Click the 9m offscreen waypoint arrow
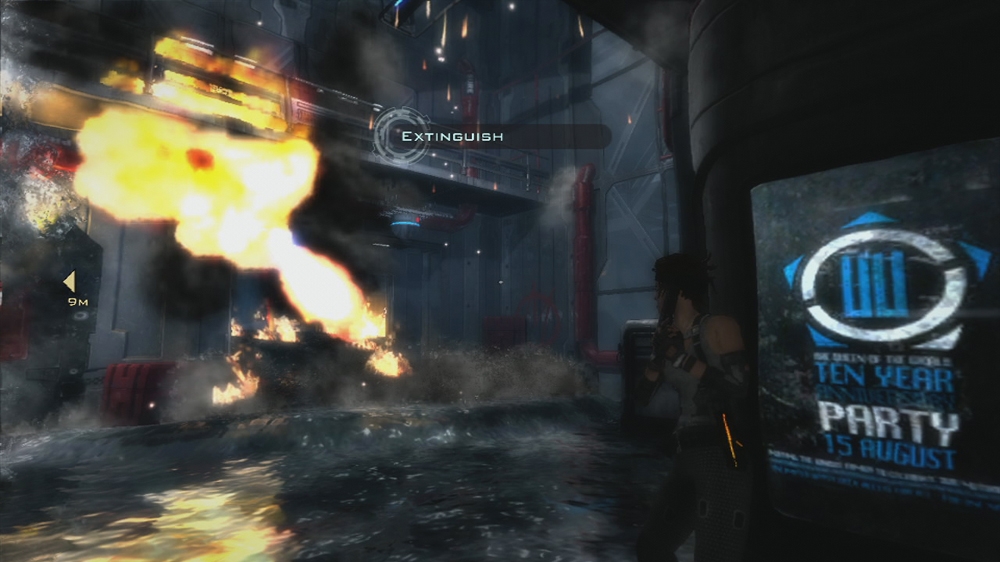The image size is (1000, 562). 70,281
